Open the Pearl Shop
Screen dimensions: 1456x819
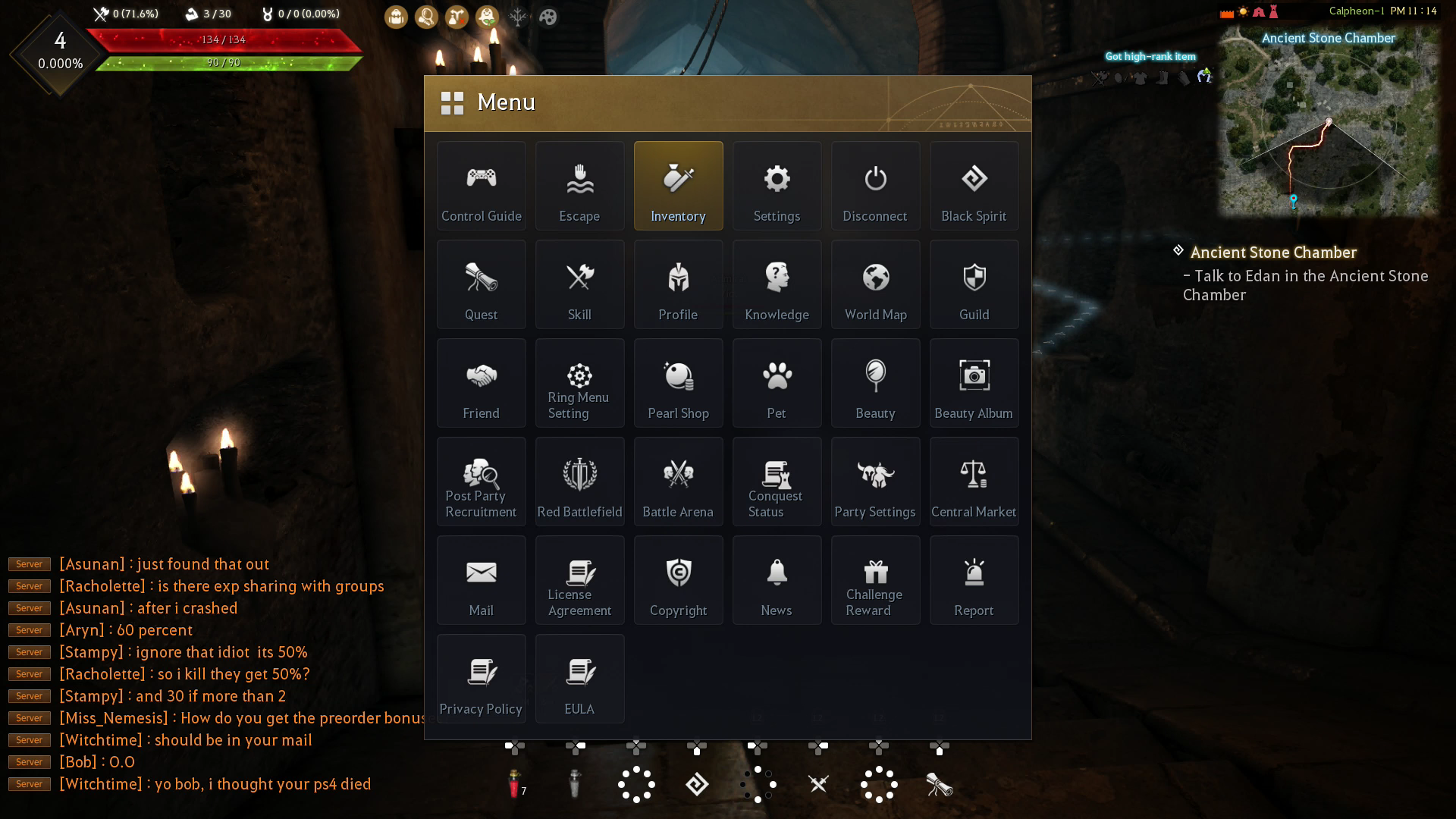678,383
